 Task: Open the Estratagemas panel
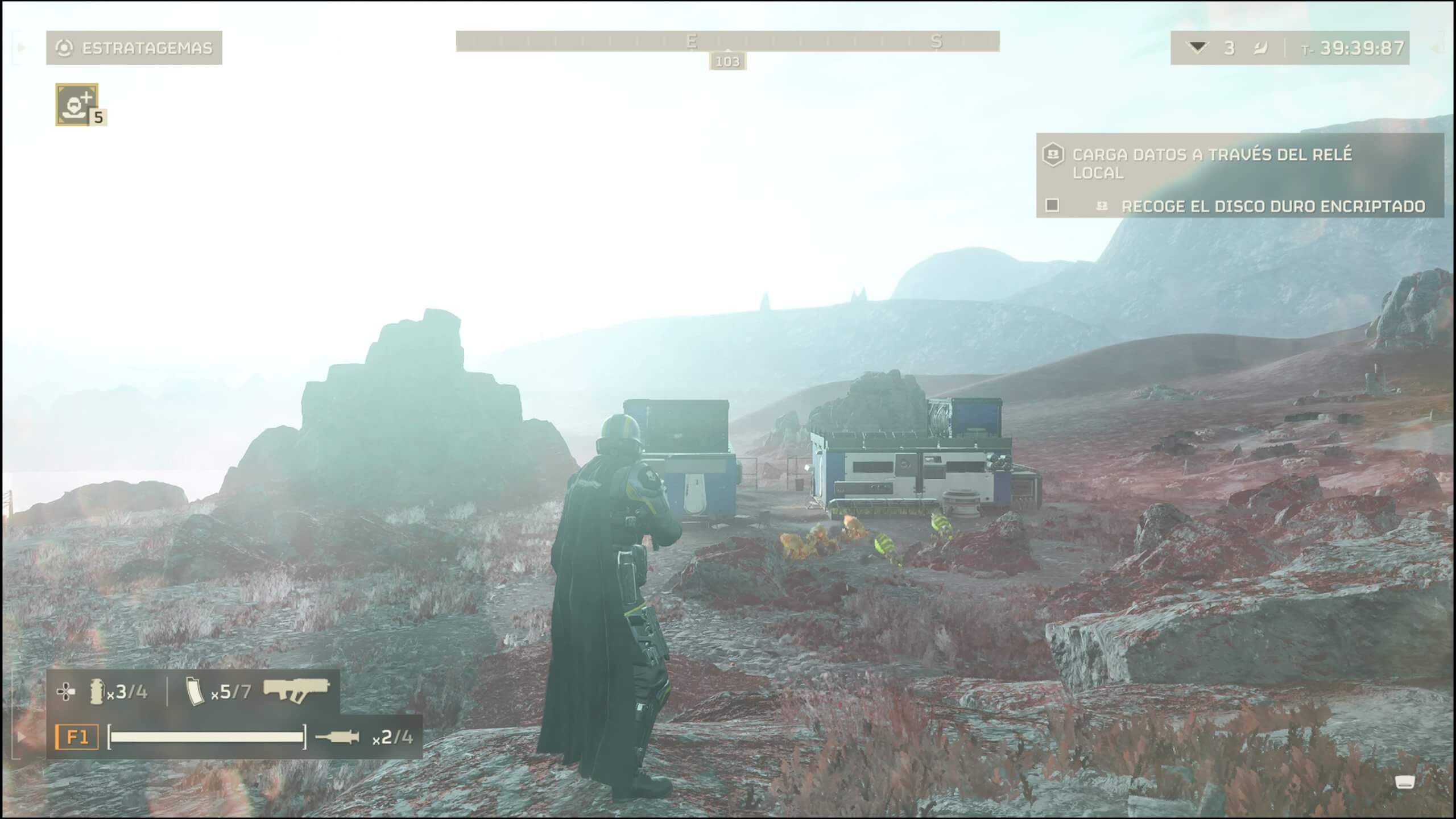(x=134, y=48)
